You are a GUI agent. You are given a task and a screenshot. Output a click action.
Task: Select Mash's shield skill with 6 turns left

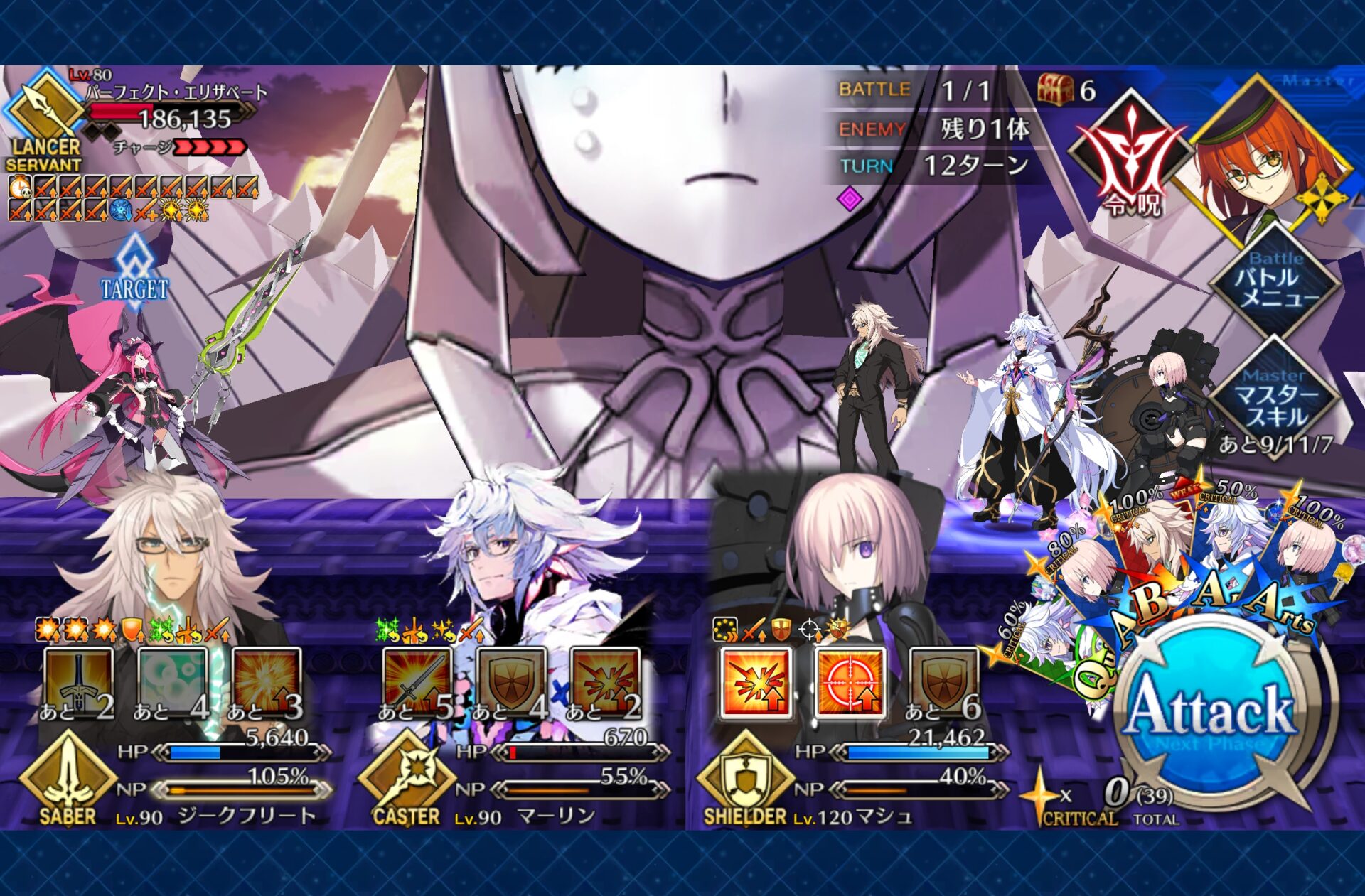pyautogui.click(x=943, y=682)
